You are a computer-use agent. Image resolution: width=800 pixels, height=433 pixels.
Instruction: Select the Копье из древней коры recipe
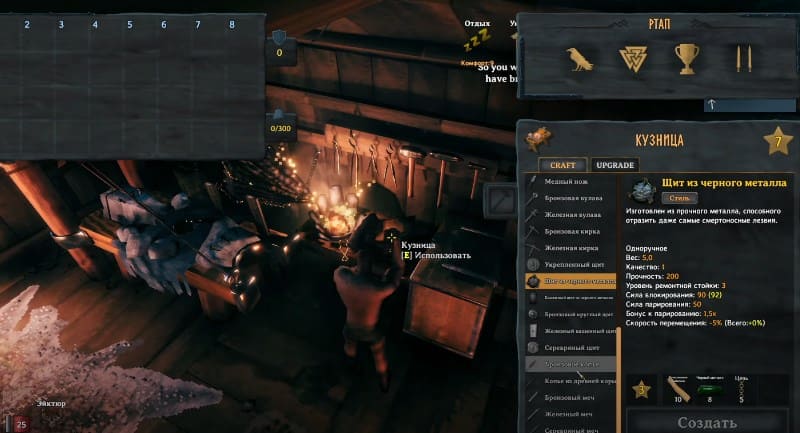577,380
